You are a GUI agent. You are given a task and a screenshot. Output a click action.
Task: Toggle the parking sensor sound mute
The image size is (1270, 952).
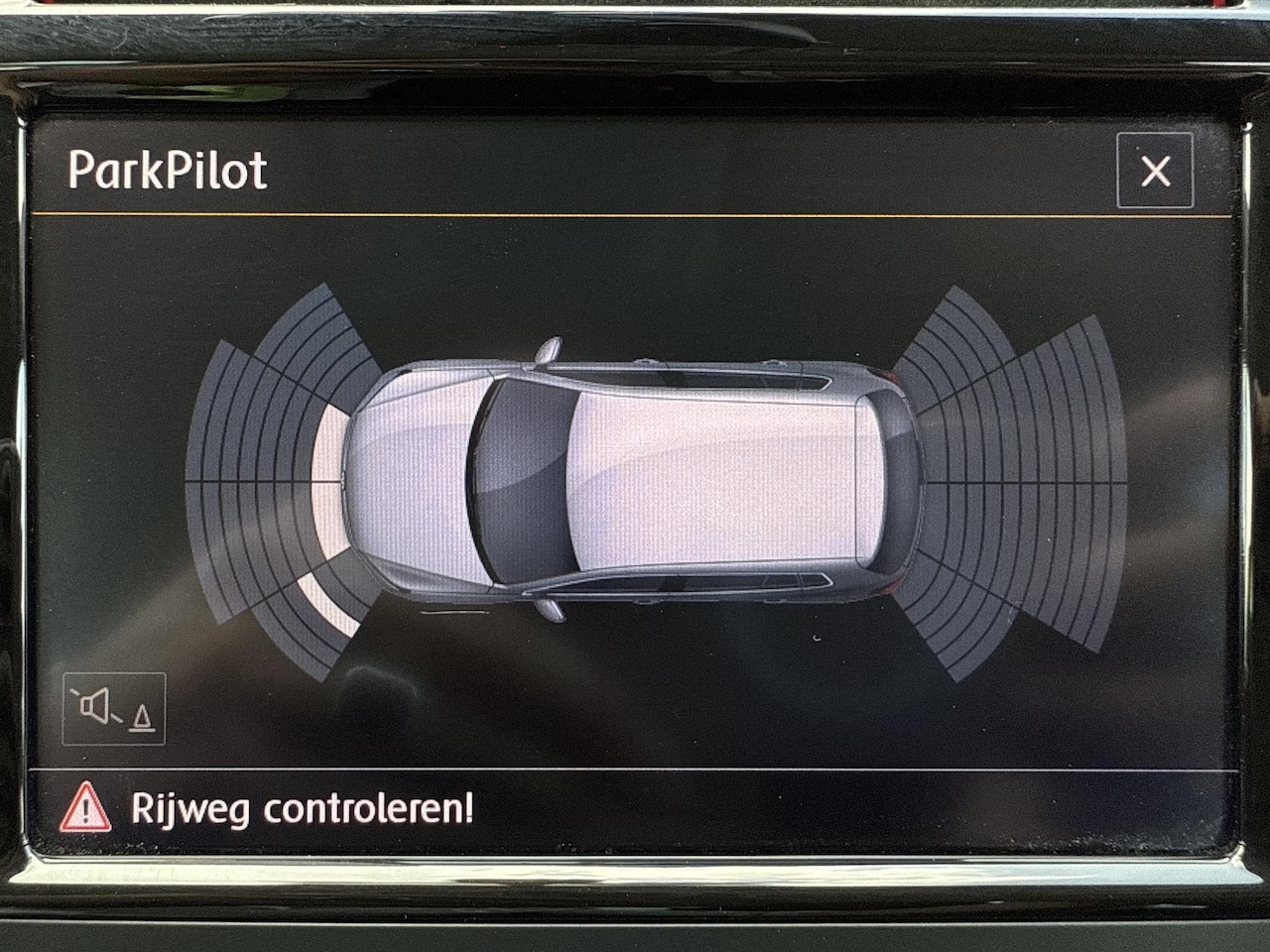(114, 709)
